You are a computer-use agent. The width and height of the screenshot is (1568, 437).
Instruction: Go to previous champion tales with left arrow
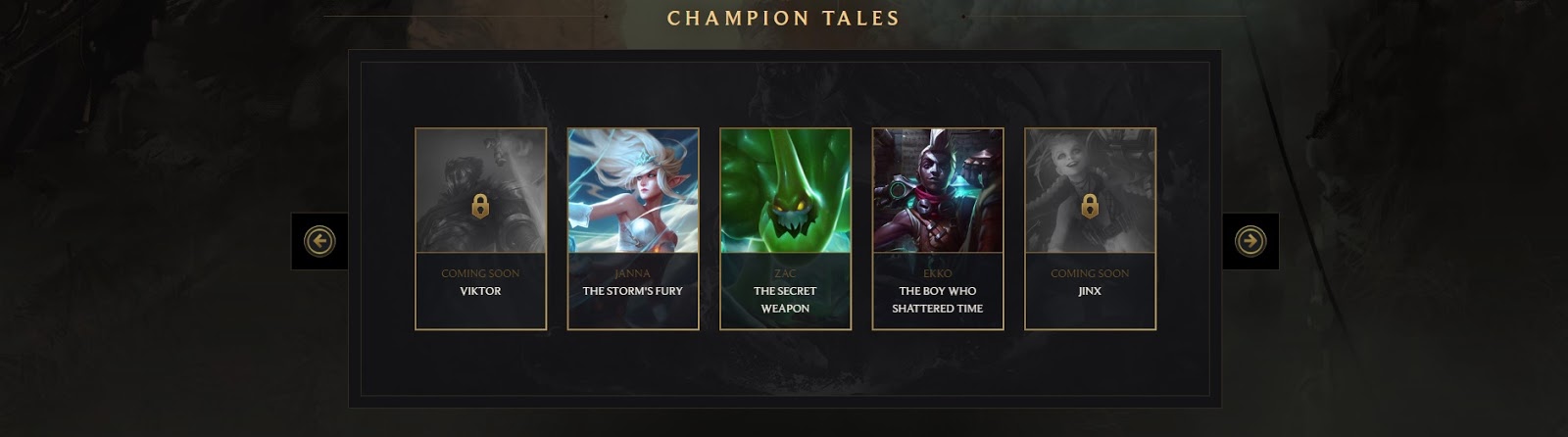click(x=319, y=241)
